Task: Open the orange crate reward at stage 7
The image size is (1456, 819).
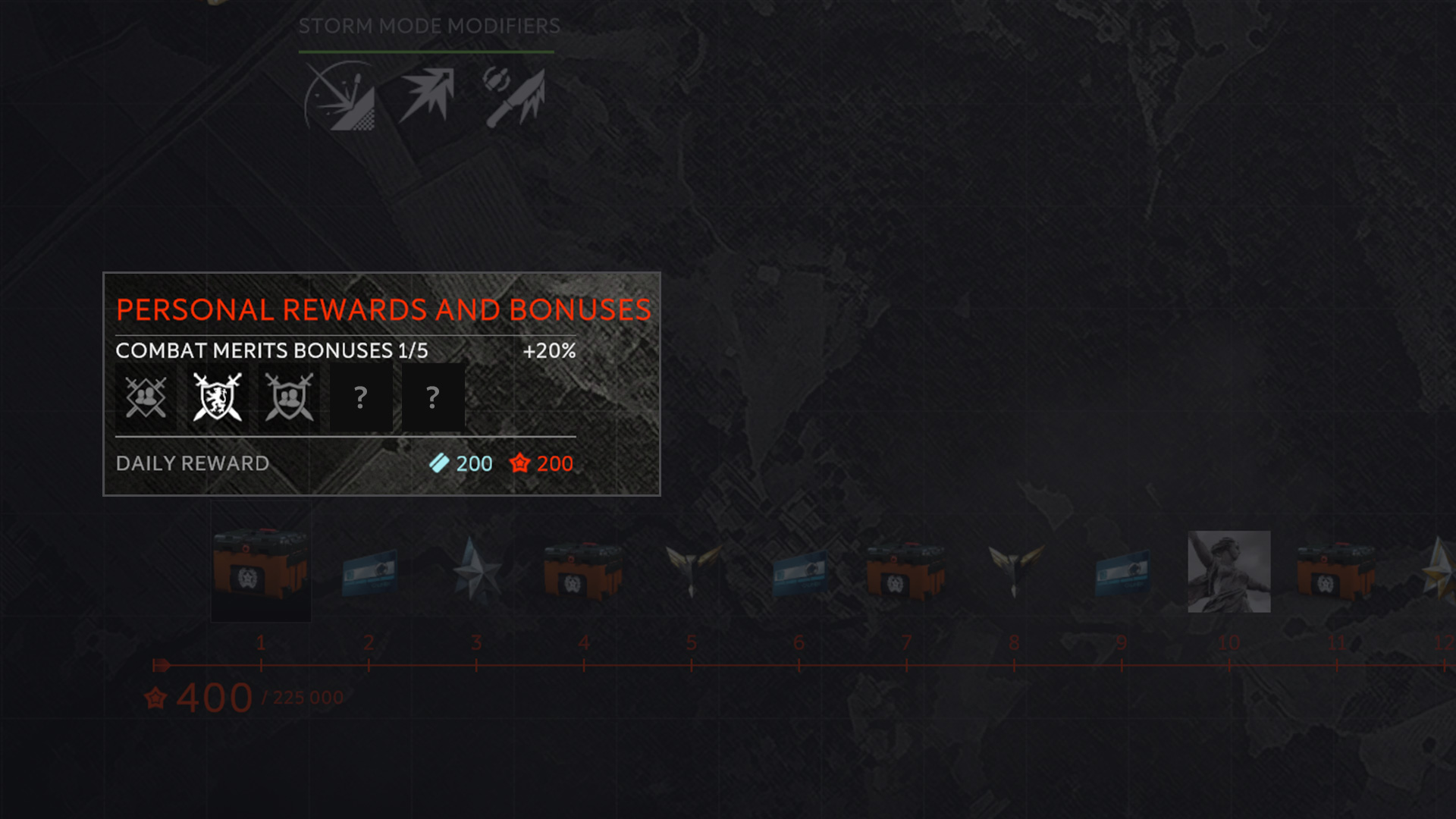Action: [906, 571]
